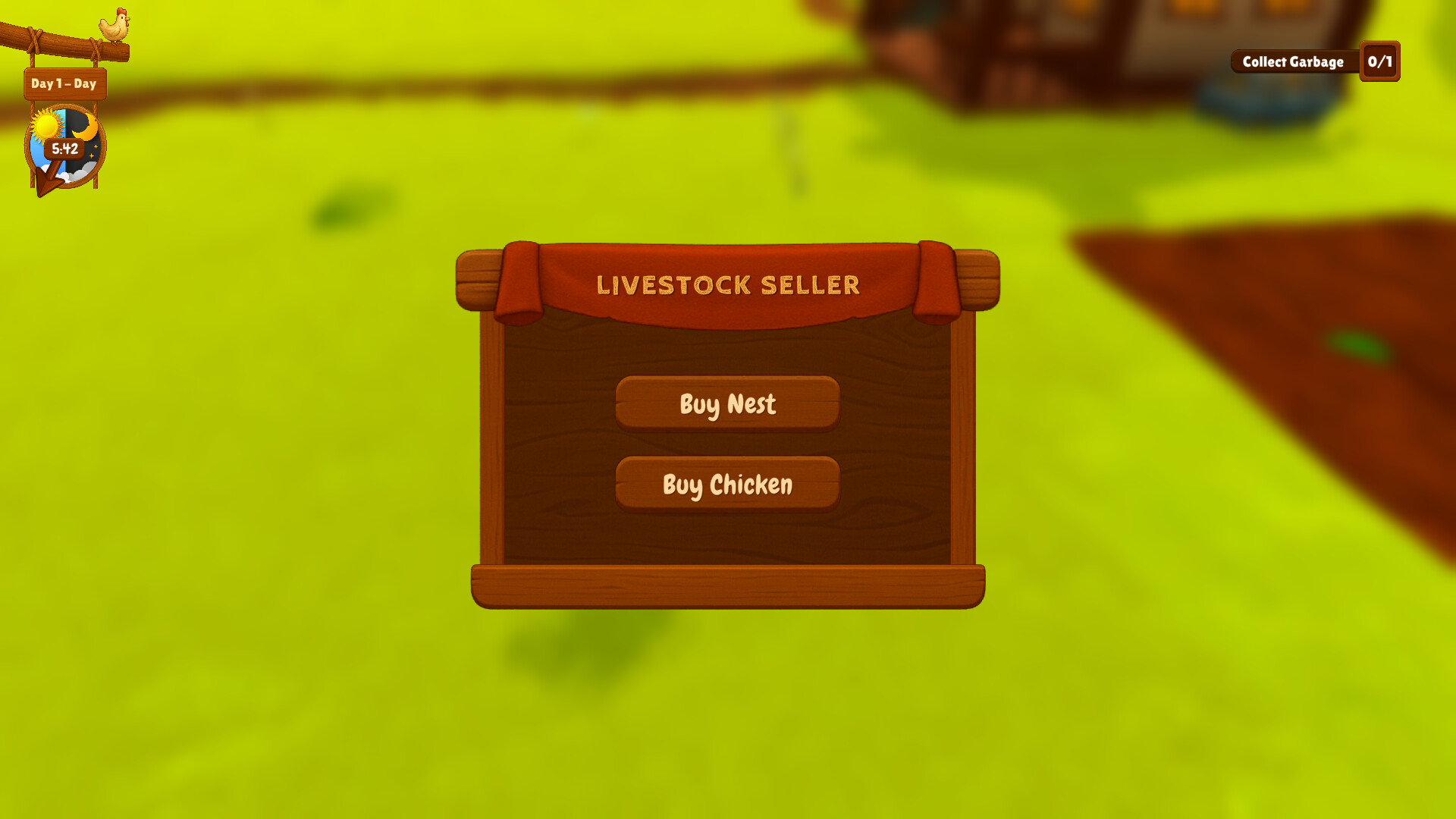
Task: Open the Collect Garbage quest banner
Action: click(1294, 62)
